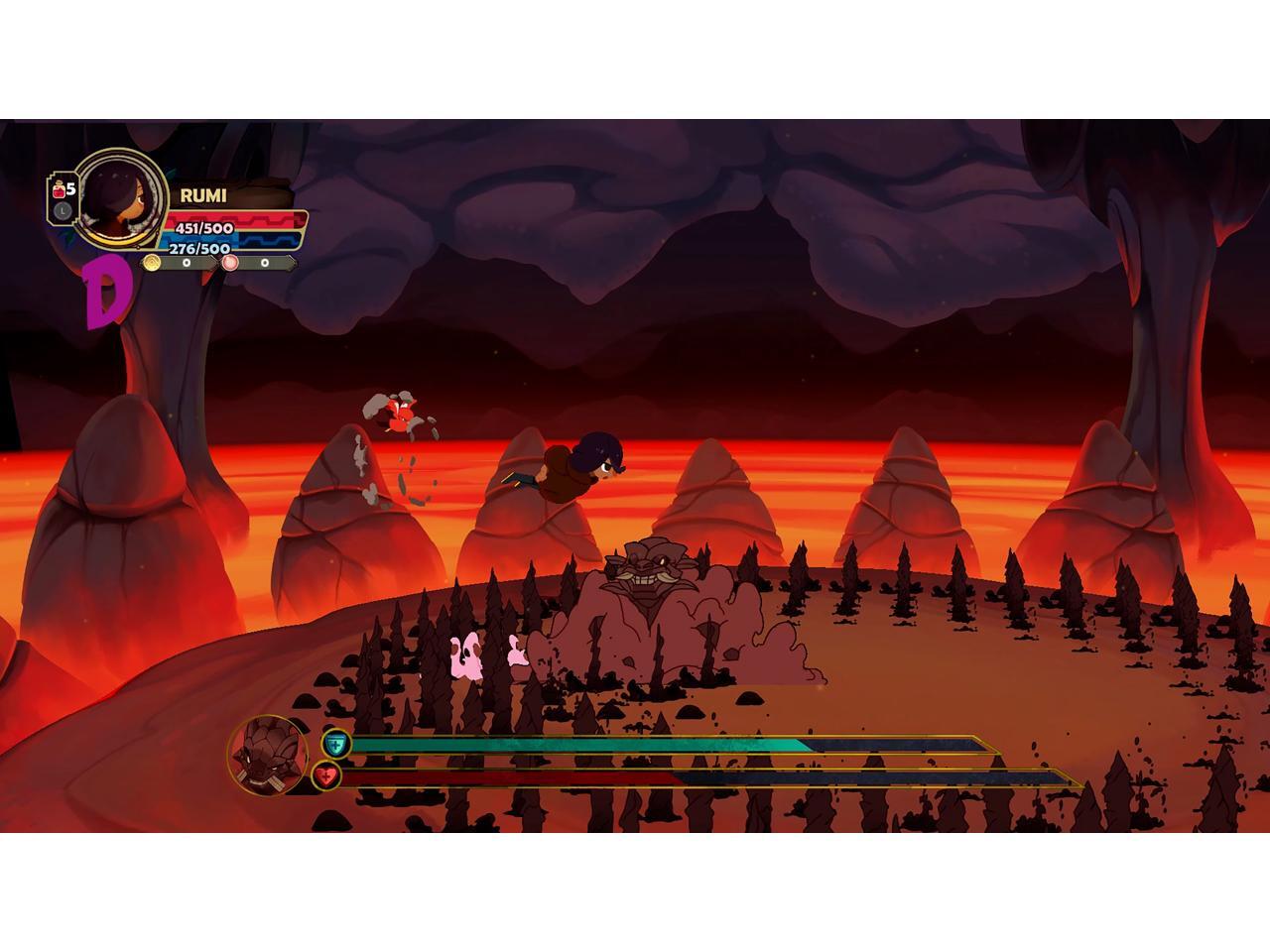
Task: Select the gold coin currency icon
Action: coord(152,263)
